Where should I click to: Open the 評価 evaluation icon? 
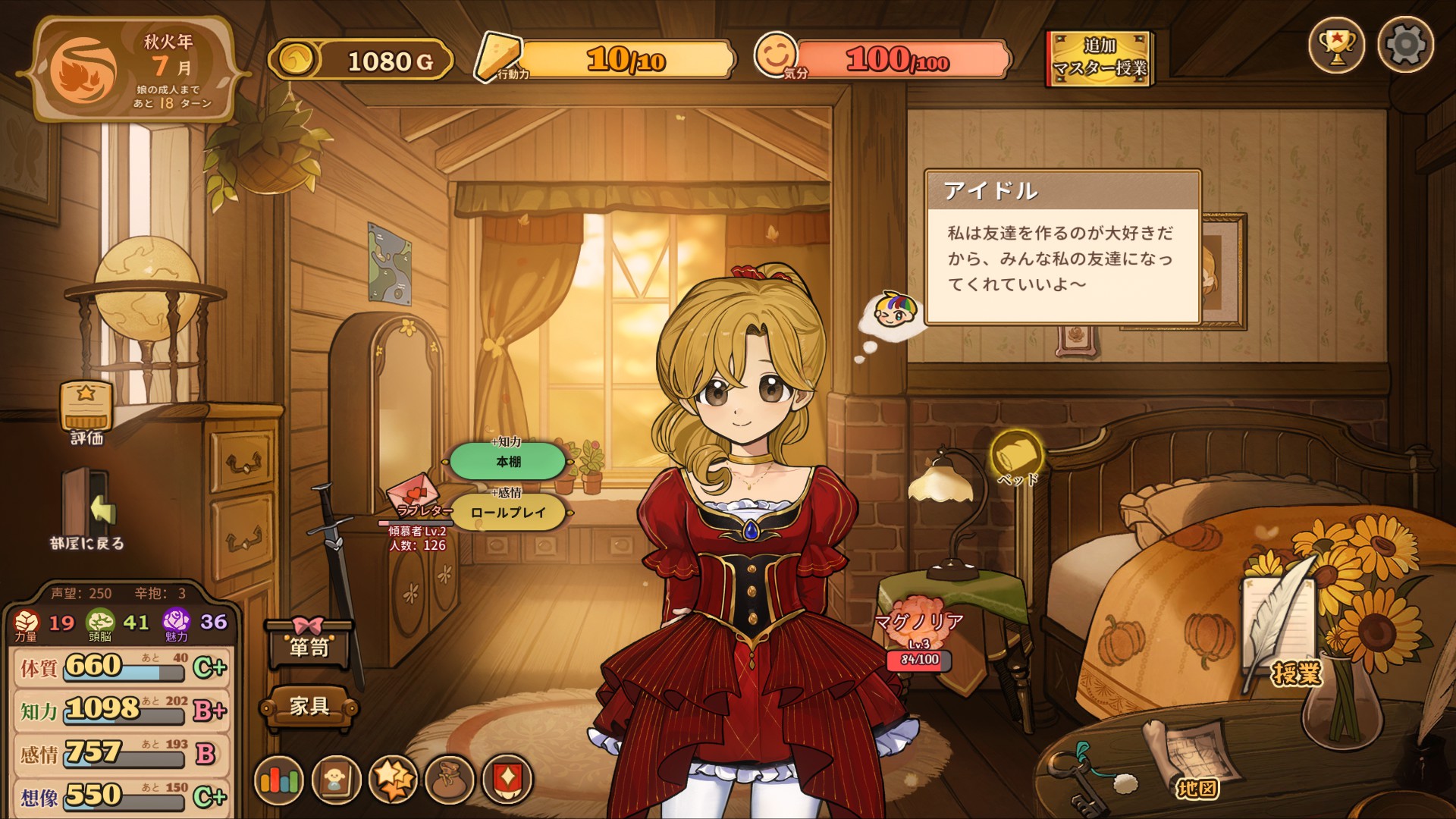86,409
